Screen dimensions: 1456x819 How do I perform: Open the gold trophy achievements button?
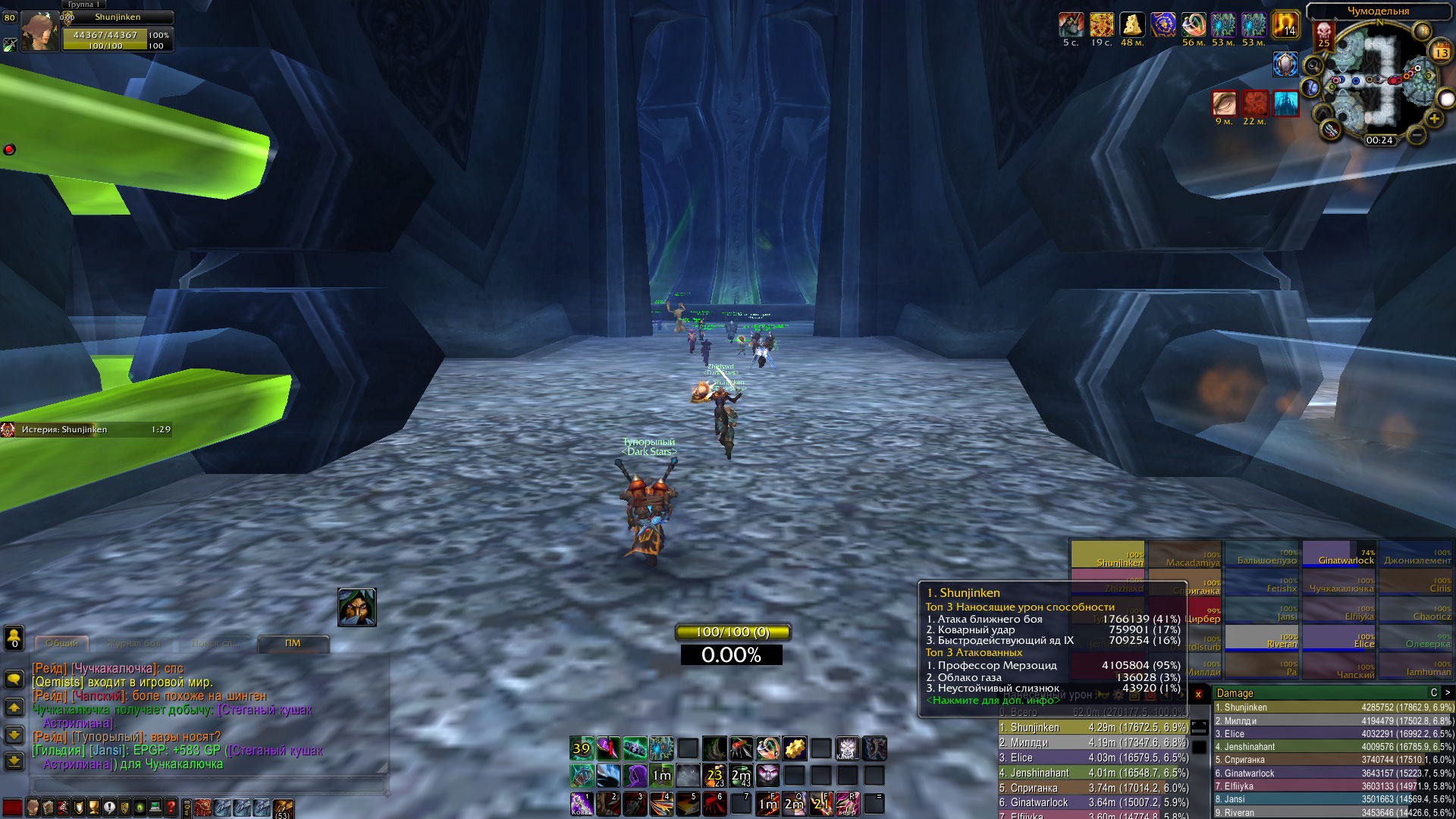[x=94, y=808]
